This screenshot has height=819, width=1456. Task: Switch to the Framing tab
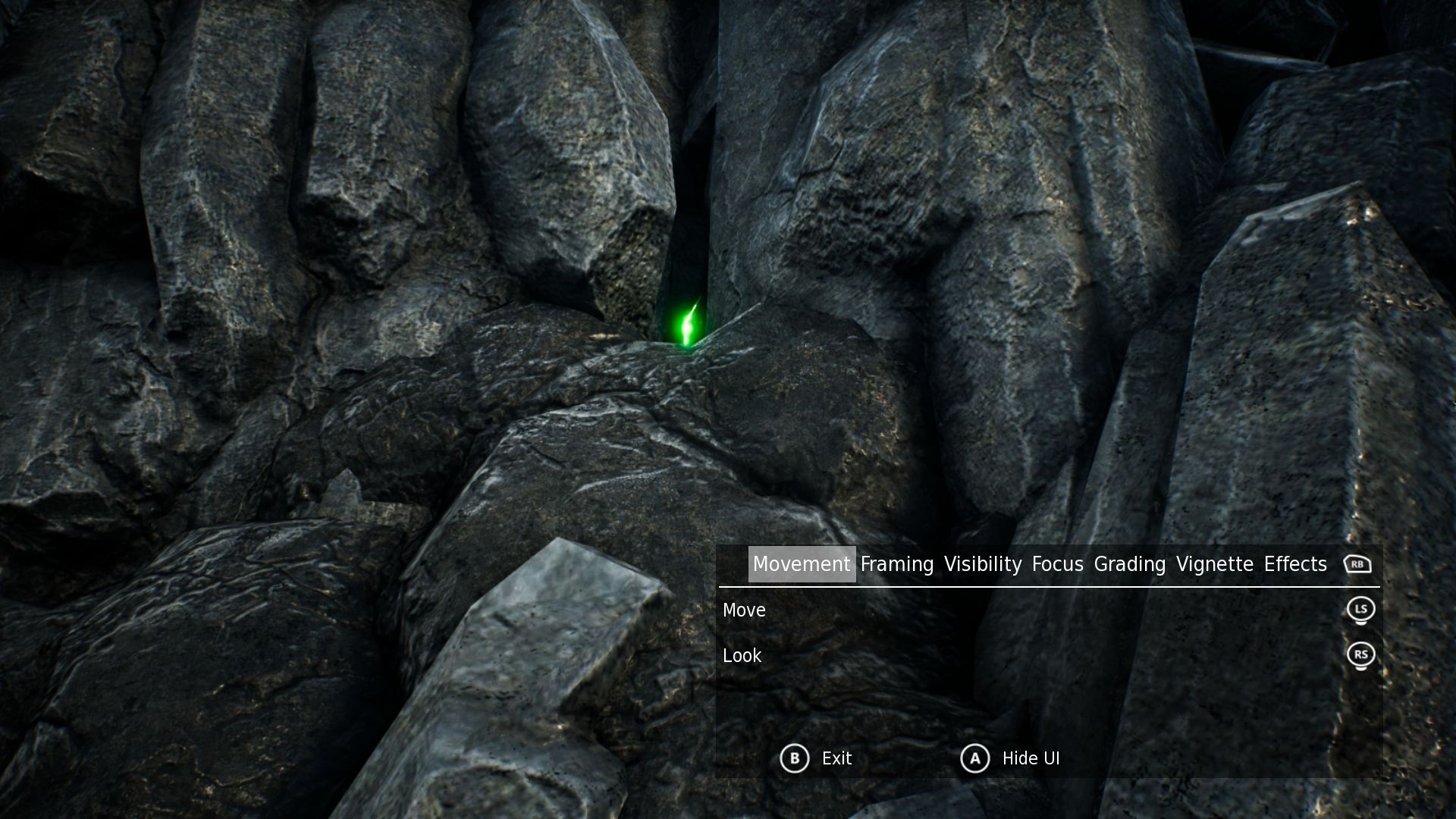[895, 564]
